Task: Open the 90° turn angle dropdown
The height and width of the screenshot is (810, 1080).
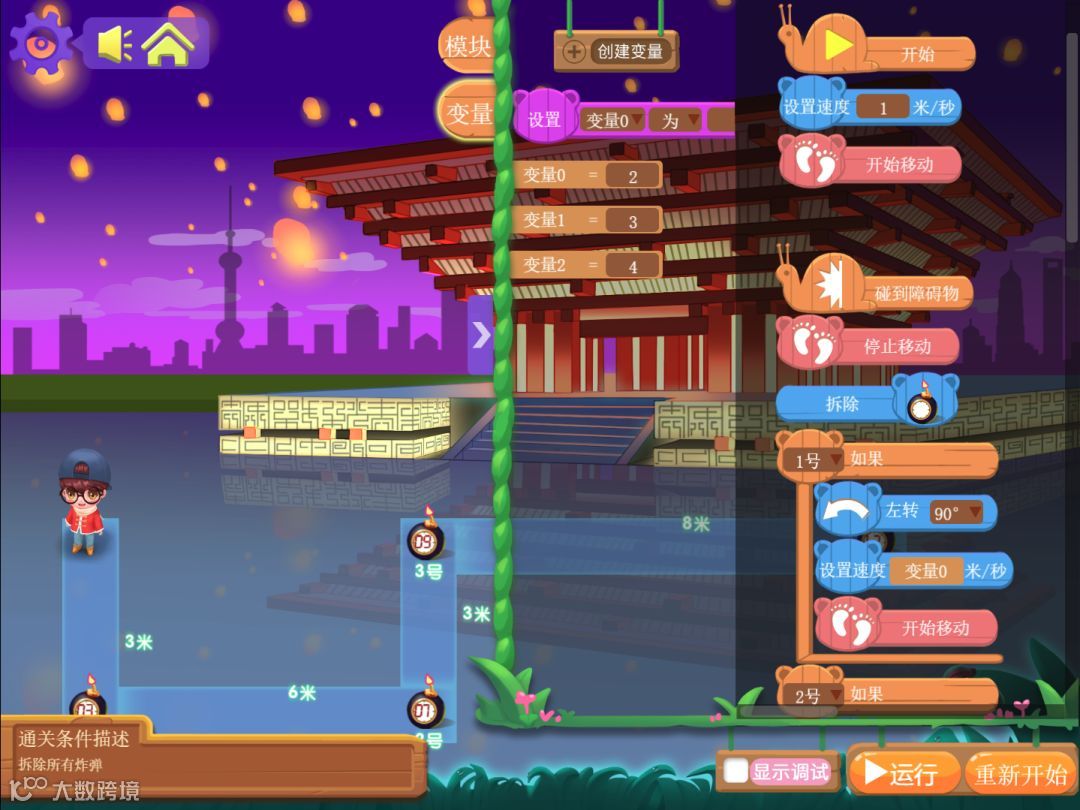Action: click(957, 513)
